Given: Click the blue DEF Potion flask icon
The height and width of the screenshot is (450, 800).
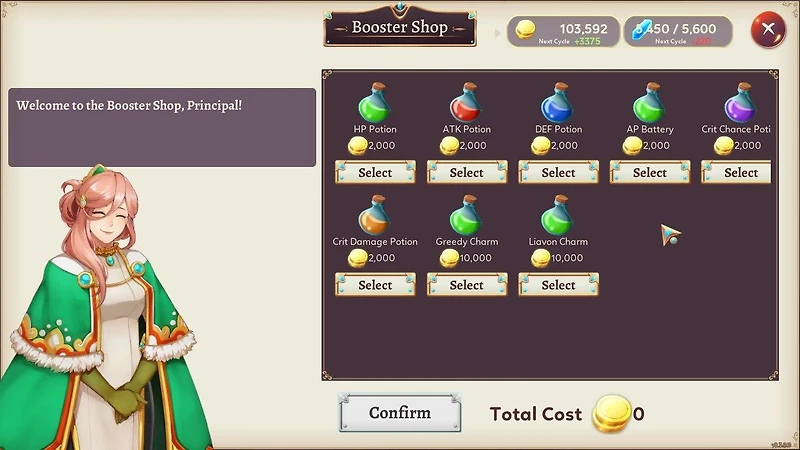Looking at the screenshot, I should pos(558,103).
